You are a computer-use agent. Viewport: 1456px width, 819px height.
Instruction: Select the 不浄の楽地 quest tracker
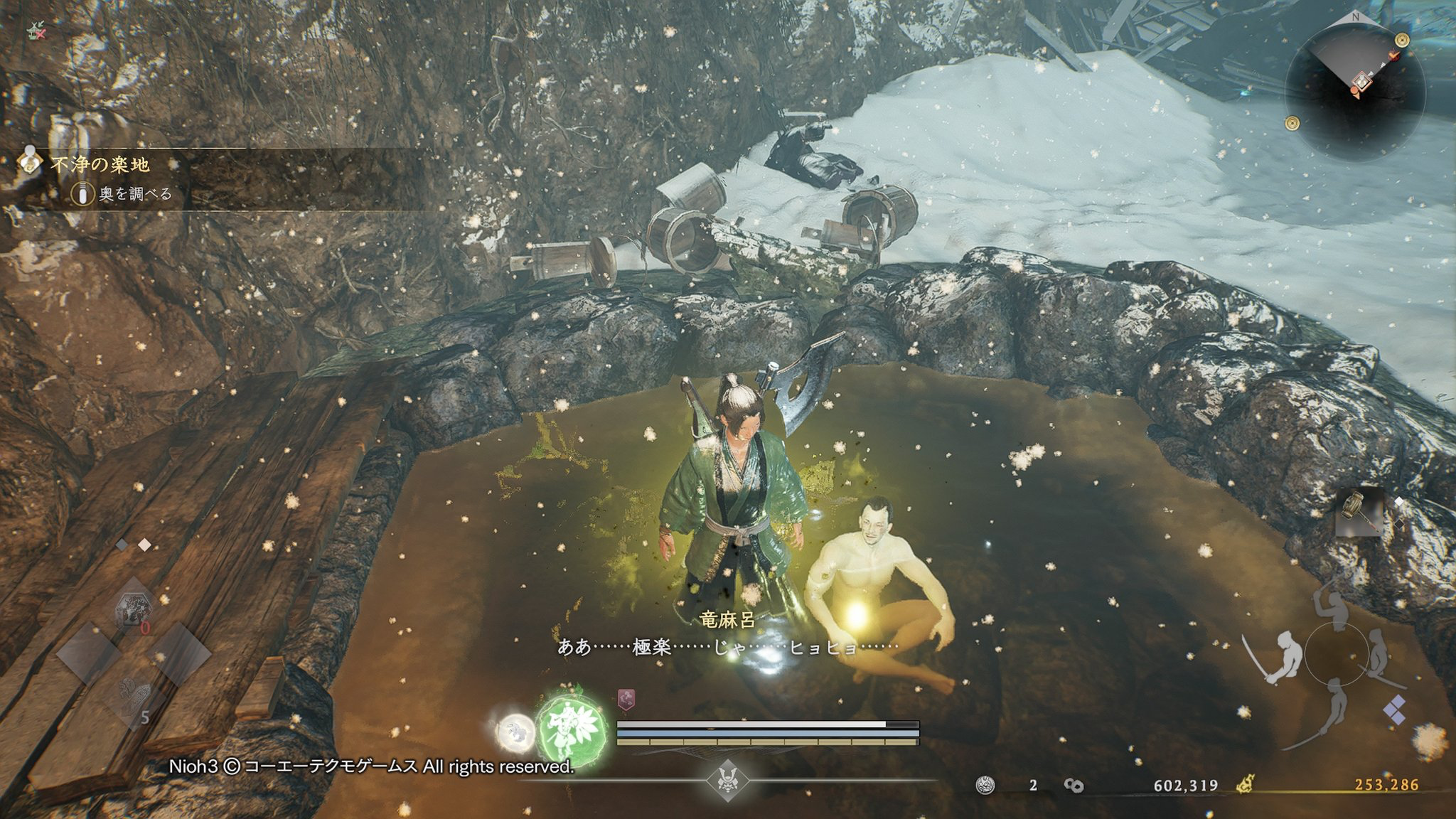(100, 165)
